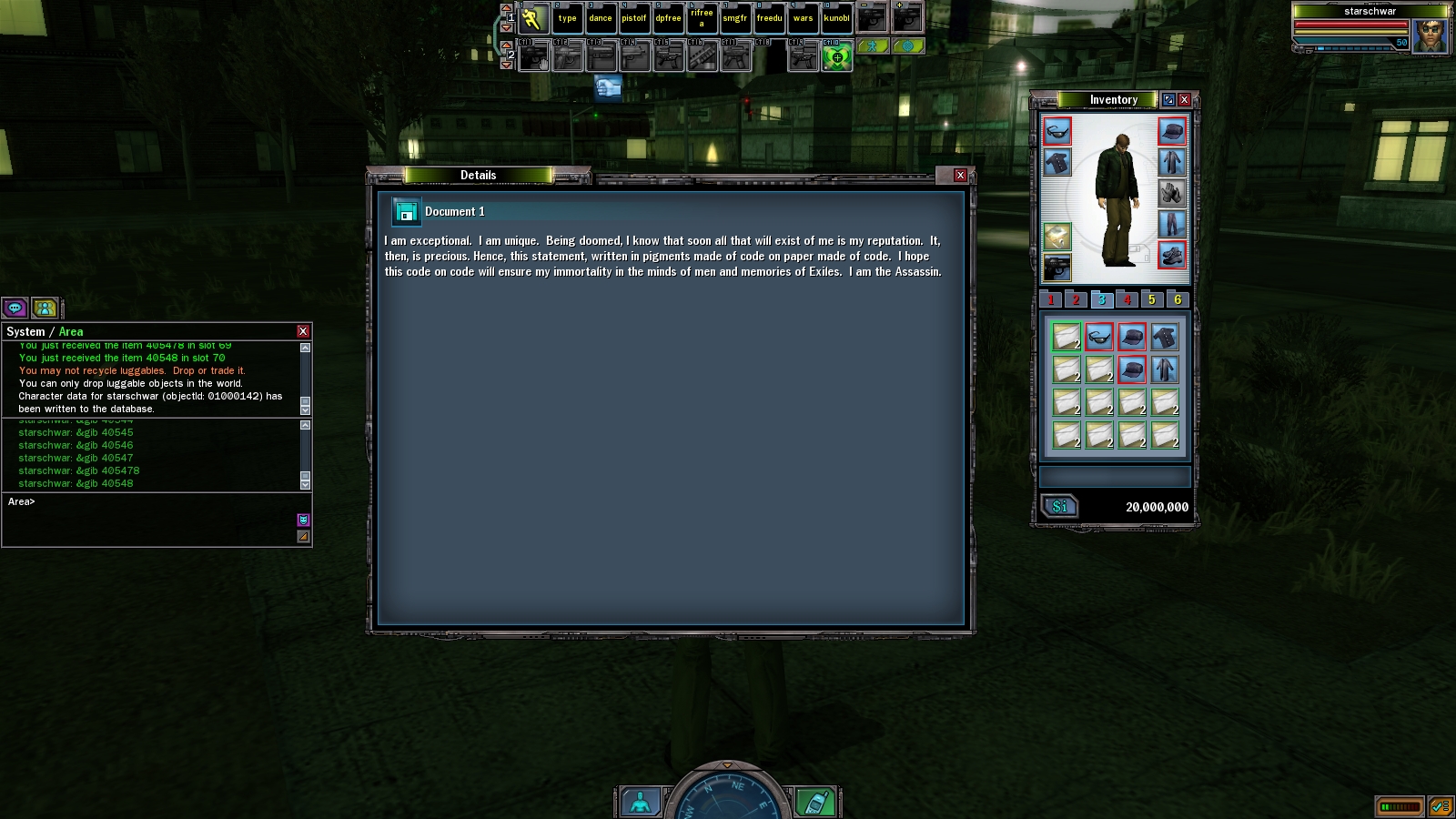Select the equipped boots slot
Image resolution: width=1456 pixels, height=819 pixels.
[1172, 255]
